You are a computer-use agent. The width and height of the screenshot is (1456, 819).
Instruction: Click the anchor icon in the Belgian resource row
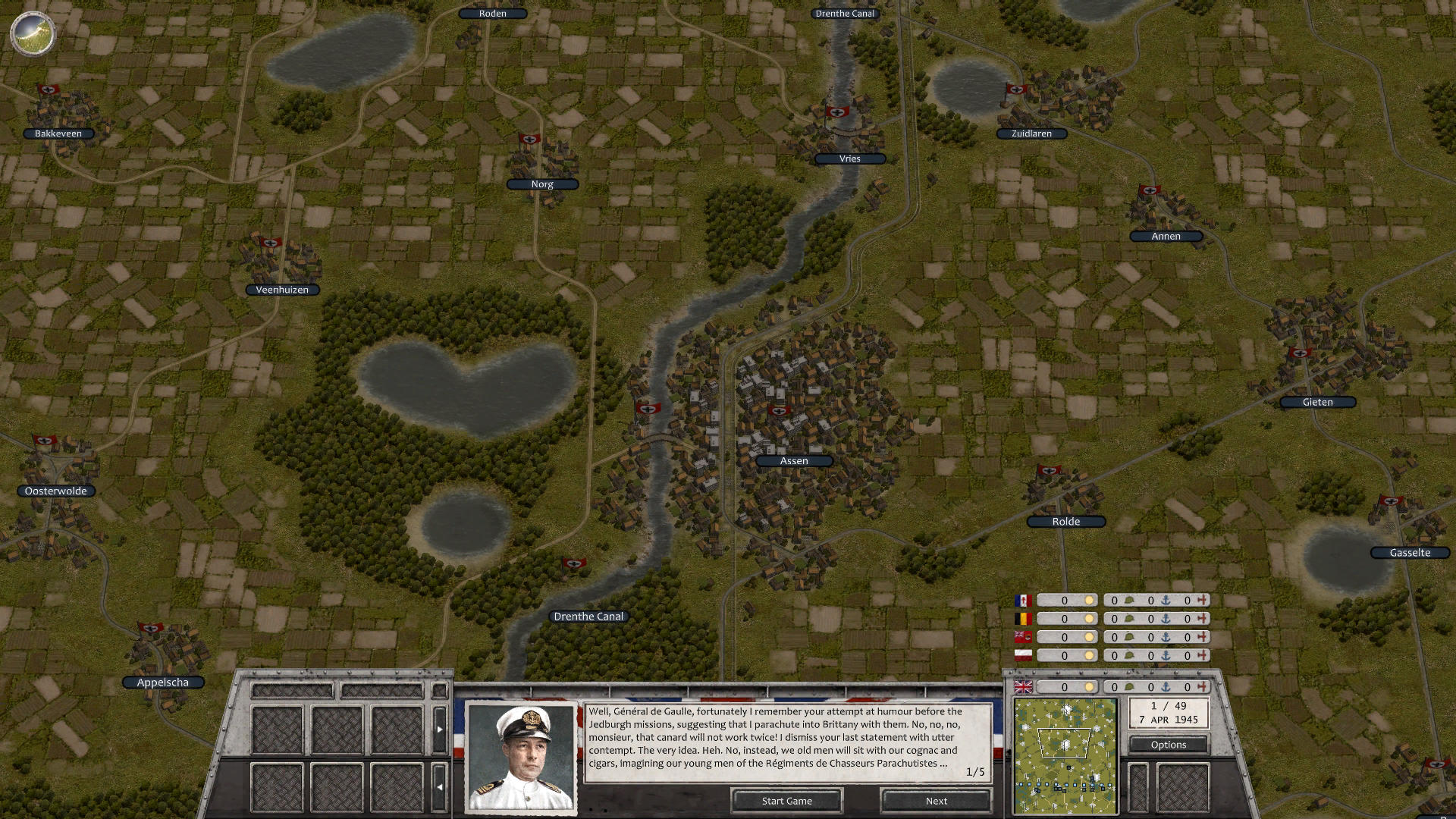(1165, 618)
